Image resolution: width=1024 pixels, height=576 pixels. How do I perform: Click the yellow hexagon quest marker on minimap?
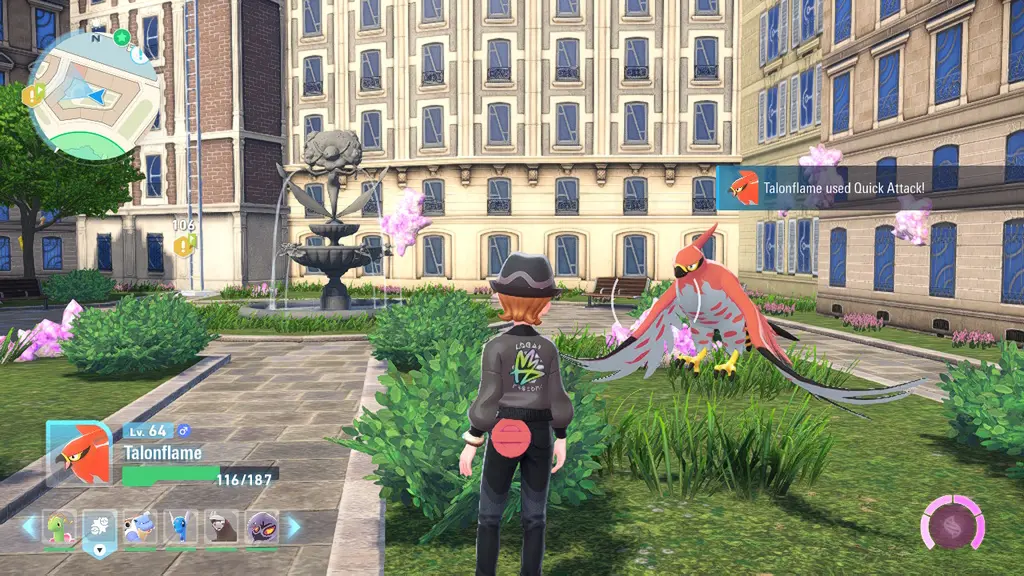pos(32,94)
